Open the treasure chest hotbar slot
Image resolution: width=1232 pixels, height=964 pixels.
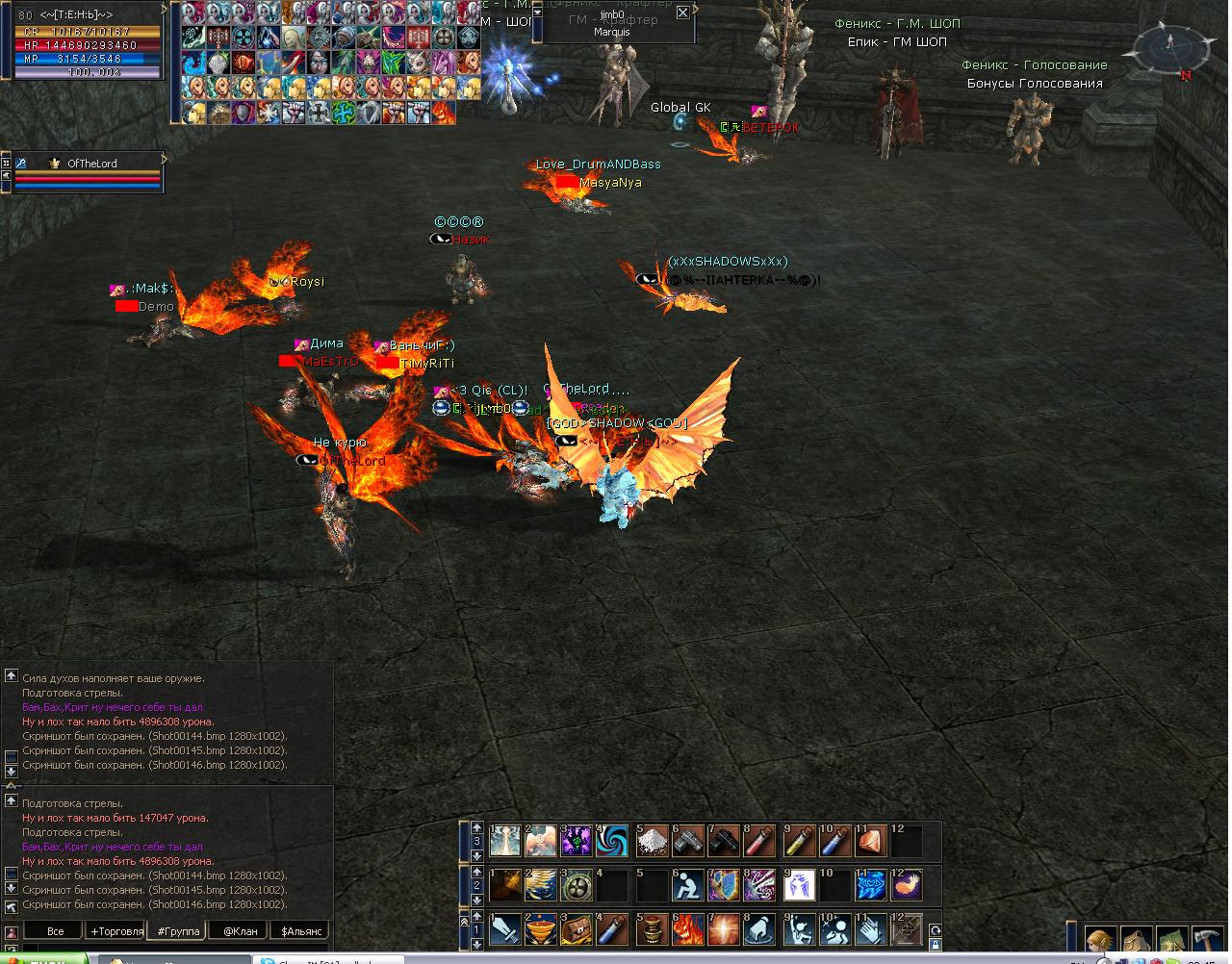(577, 929)
